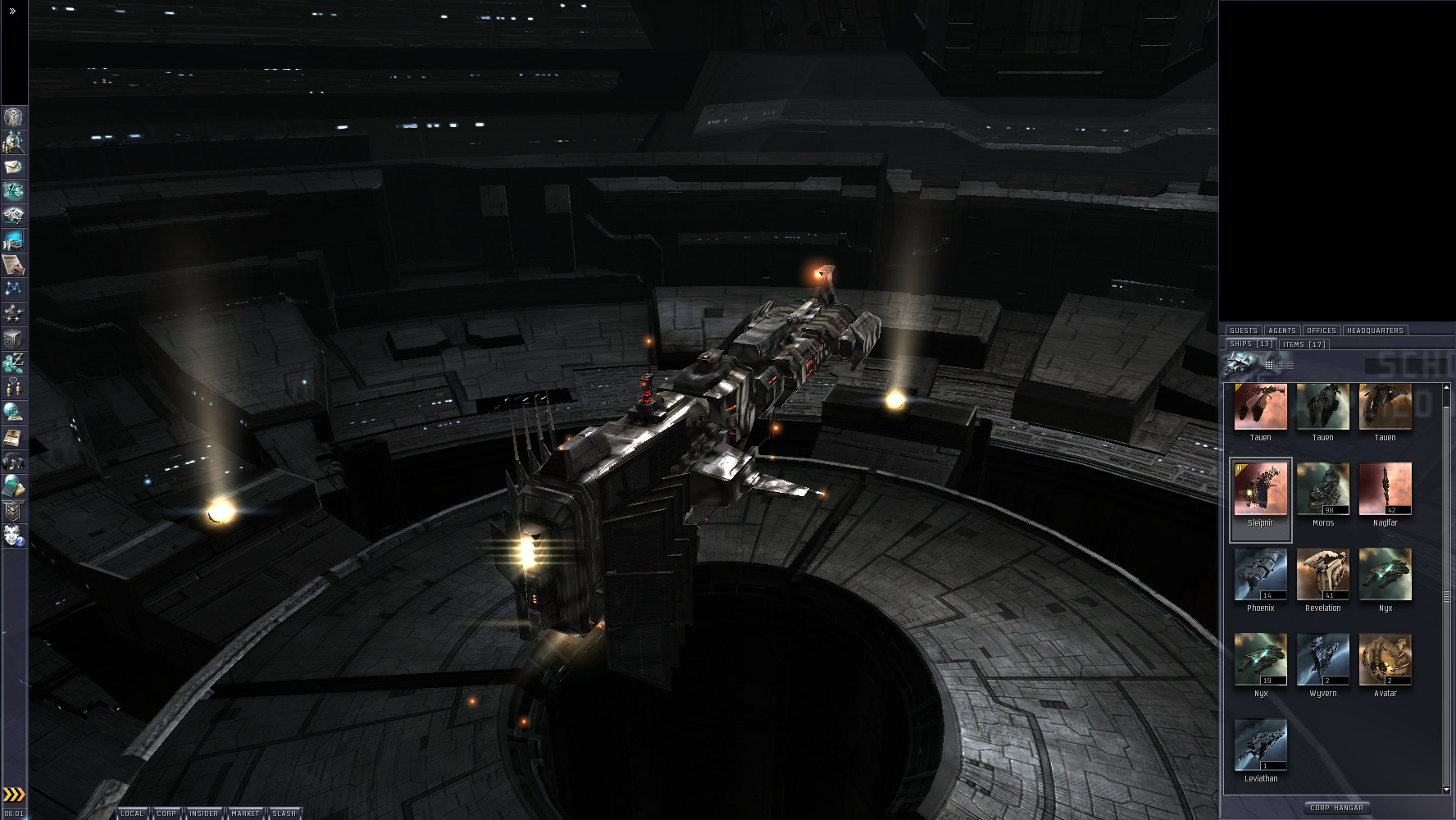1456x820 pixels.
Task: Select the Leviathan ship
Action: point(1260,746)
